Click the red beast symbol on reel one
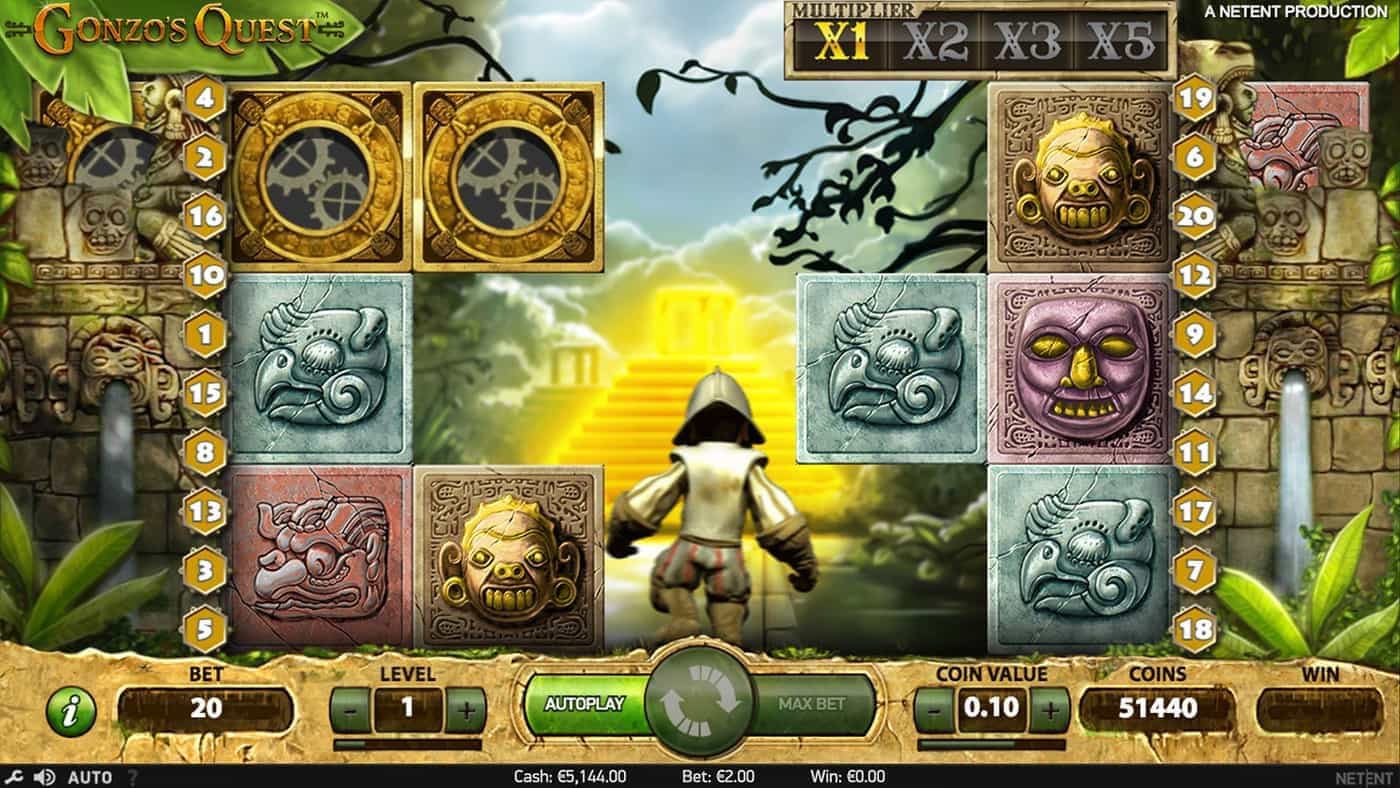Viewport: 1400px width, 788px height. click(x=315, y=555)
